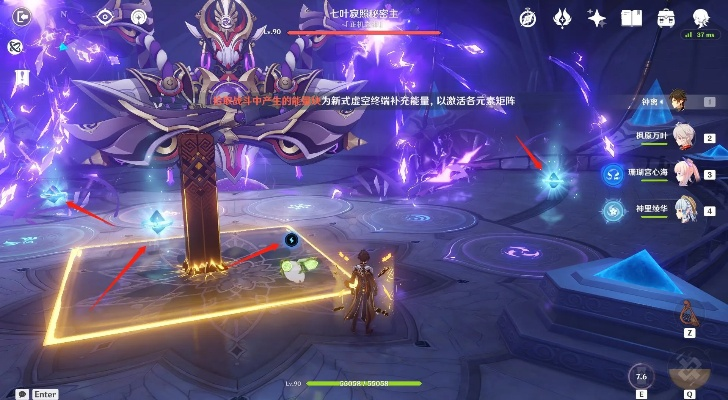The image size is (728, 400).
Task: Switch to party member 珊瑚宫心海
Action: (x=685, y=172)
